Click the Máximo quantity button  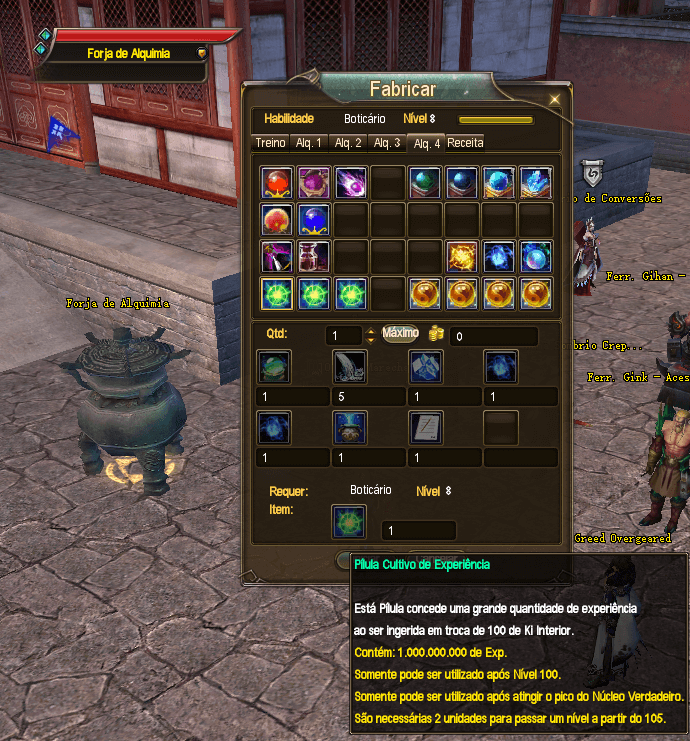click(x=400, y=334)
